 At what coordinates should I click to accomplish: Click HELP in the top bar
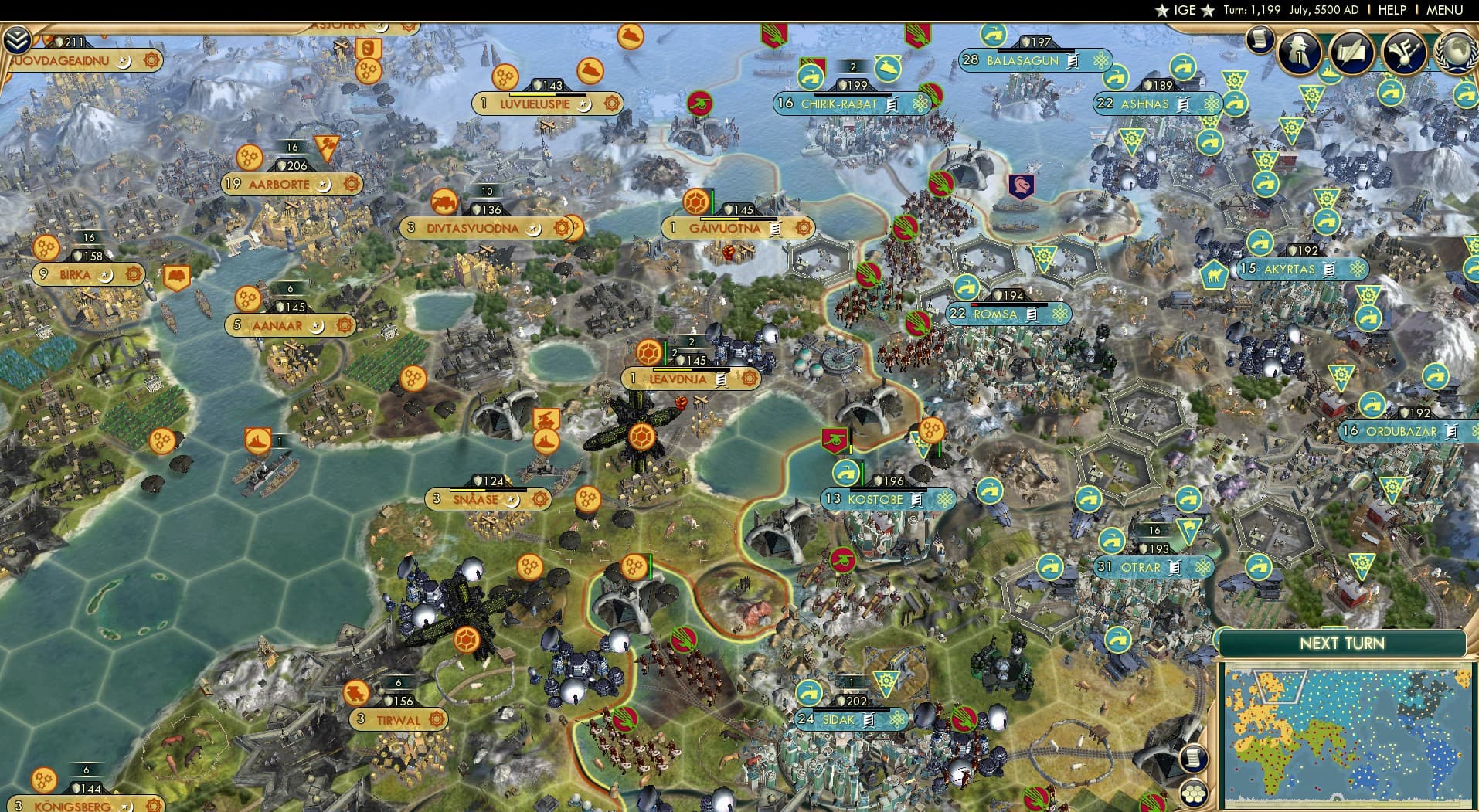pos(1392,10)
